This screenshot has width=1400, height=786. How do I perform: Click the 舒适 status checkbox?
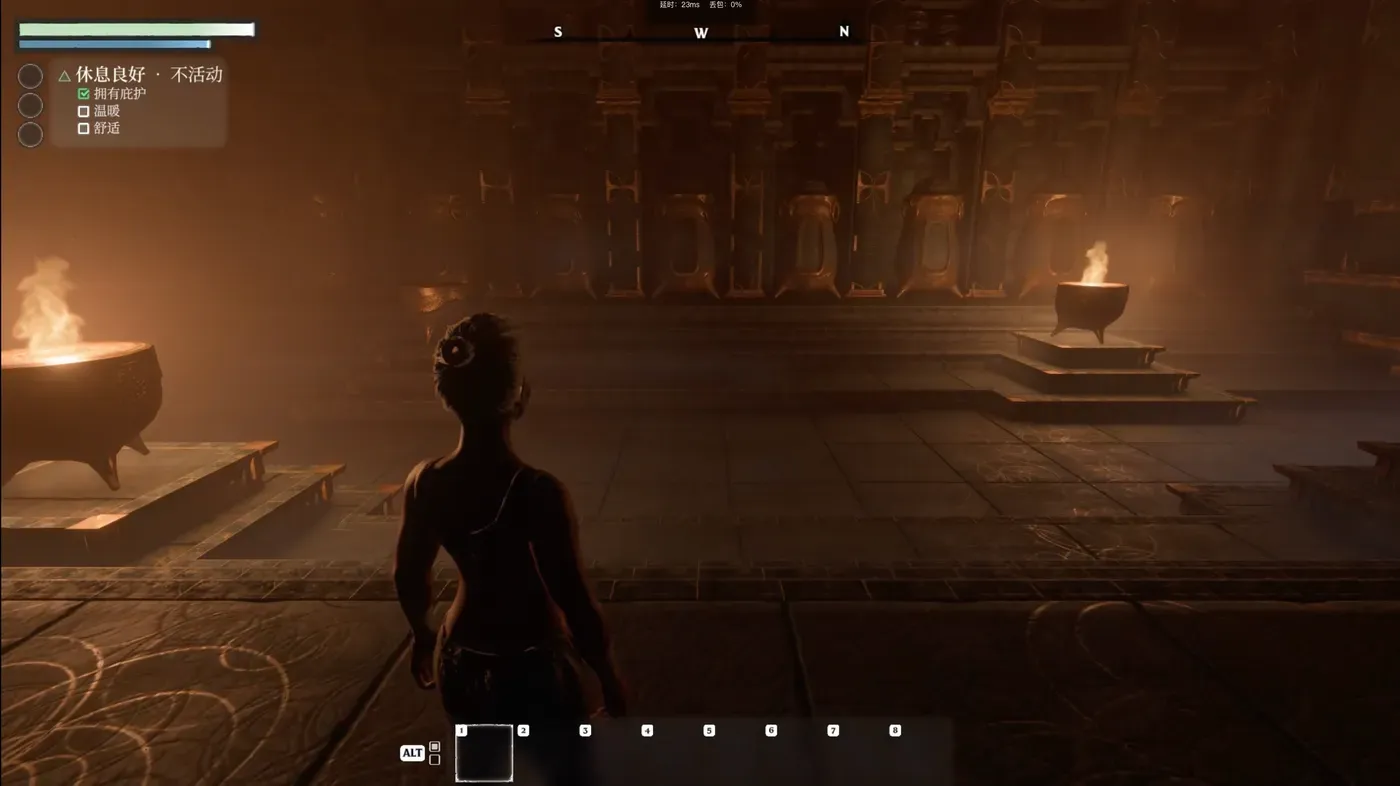[x=84, y=128]
